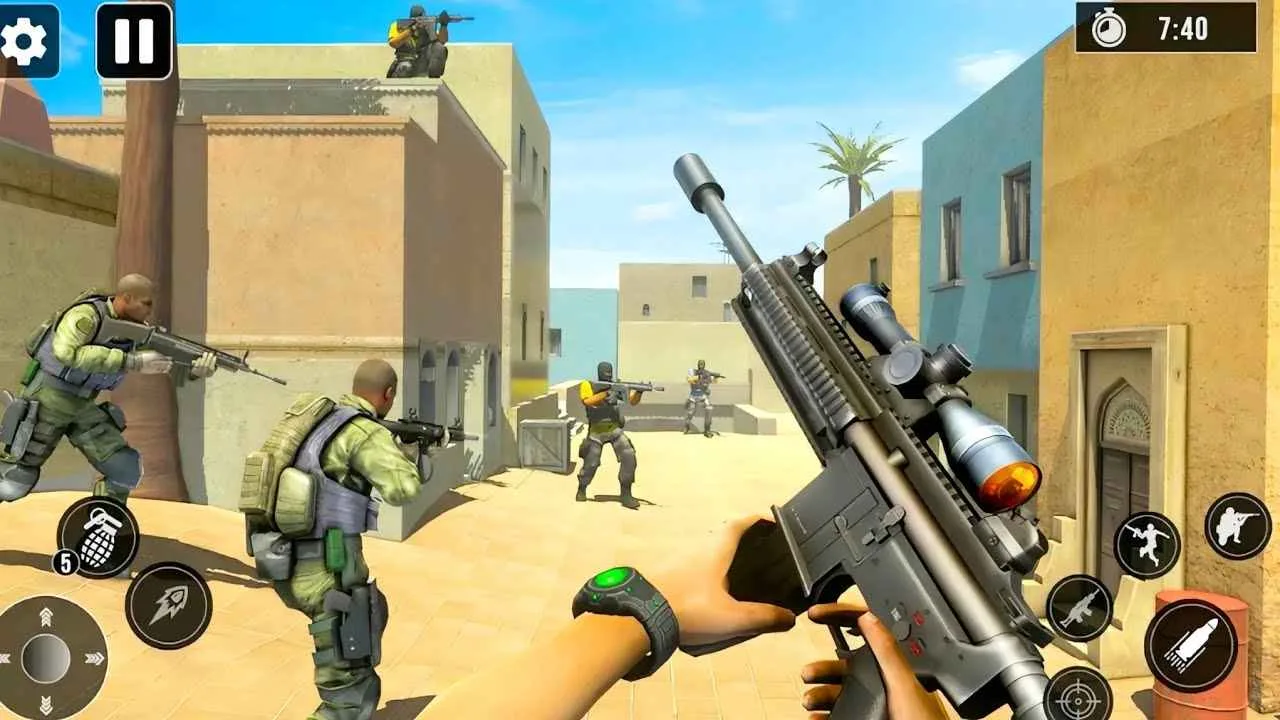Fire with the bullet button

(x=1190, y=646)
